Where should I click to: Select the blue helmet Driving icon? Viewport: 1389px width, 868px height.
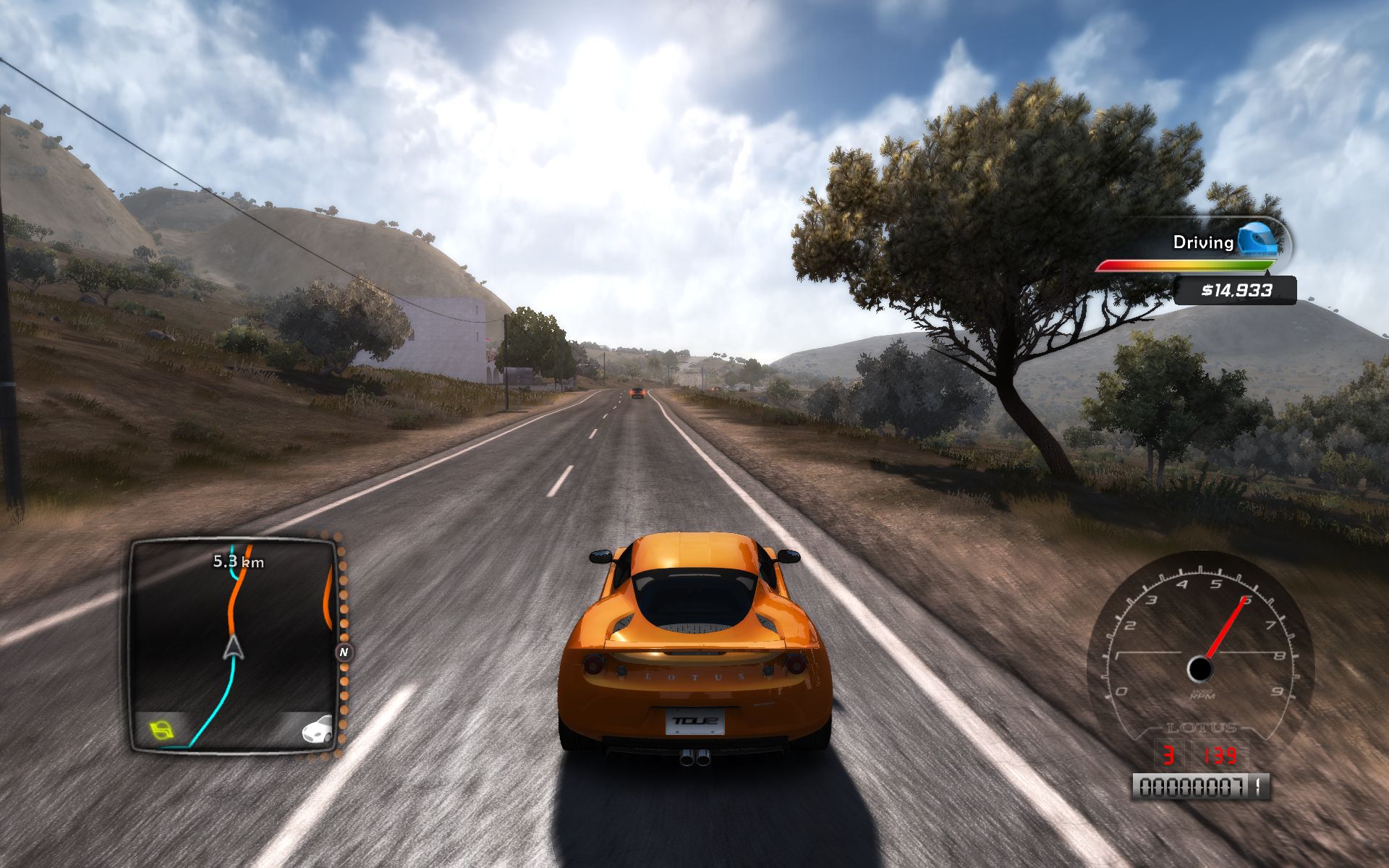tap(1260, 239)
